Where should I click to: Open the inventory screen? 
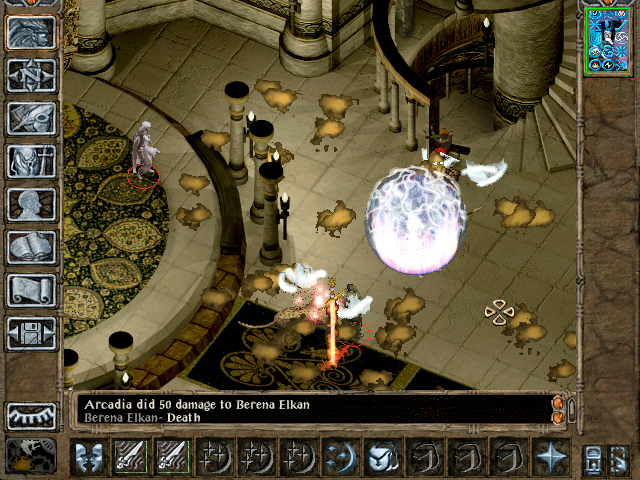[x=31, y=161]
